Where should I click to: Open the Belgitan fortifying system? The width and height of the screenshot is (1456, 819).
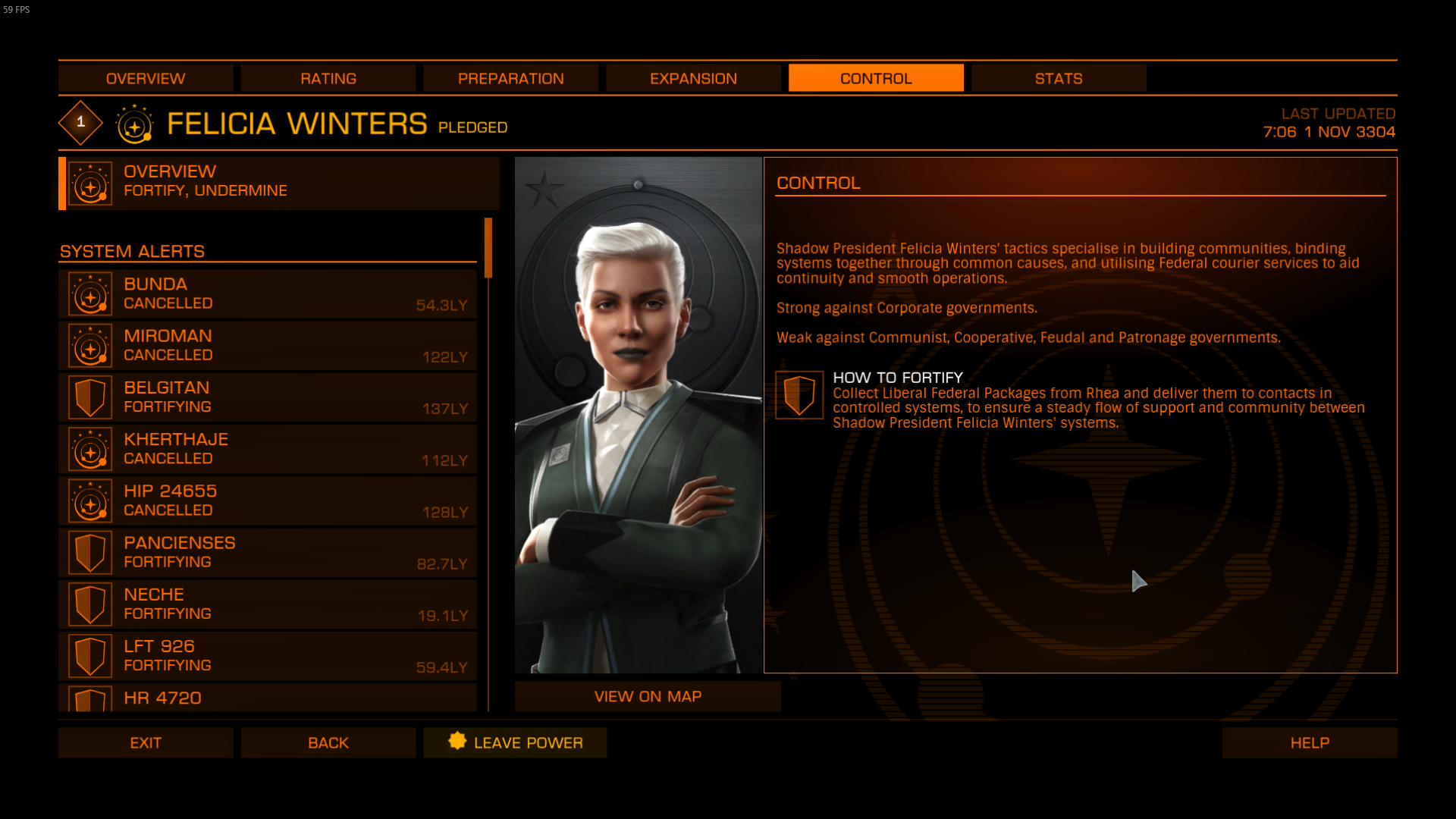pos(268,397)
